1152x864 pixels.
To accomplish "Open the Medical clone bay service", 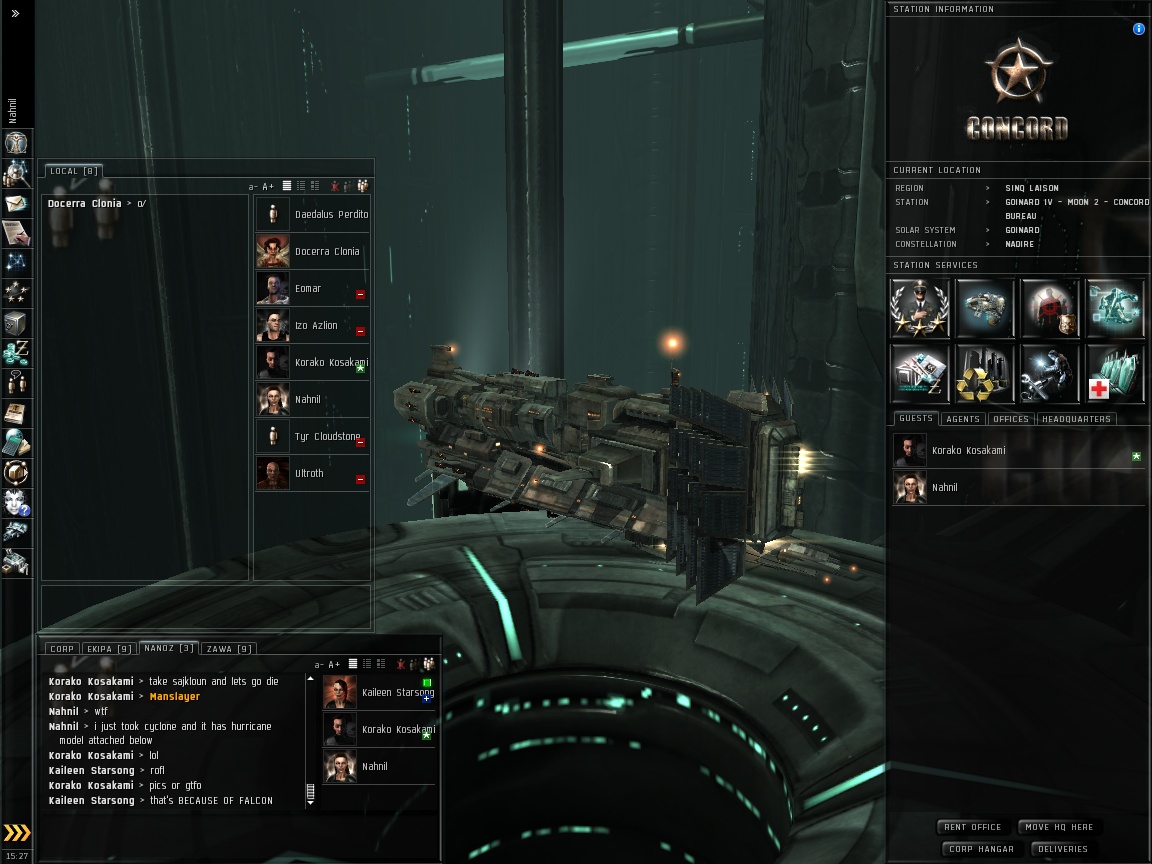I will pyautogui.click(x=1115, y=373).
